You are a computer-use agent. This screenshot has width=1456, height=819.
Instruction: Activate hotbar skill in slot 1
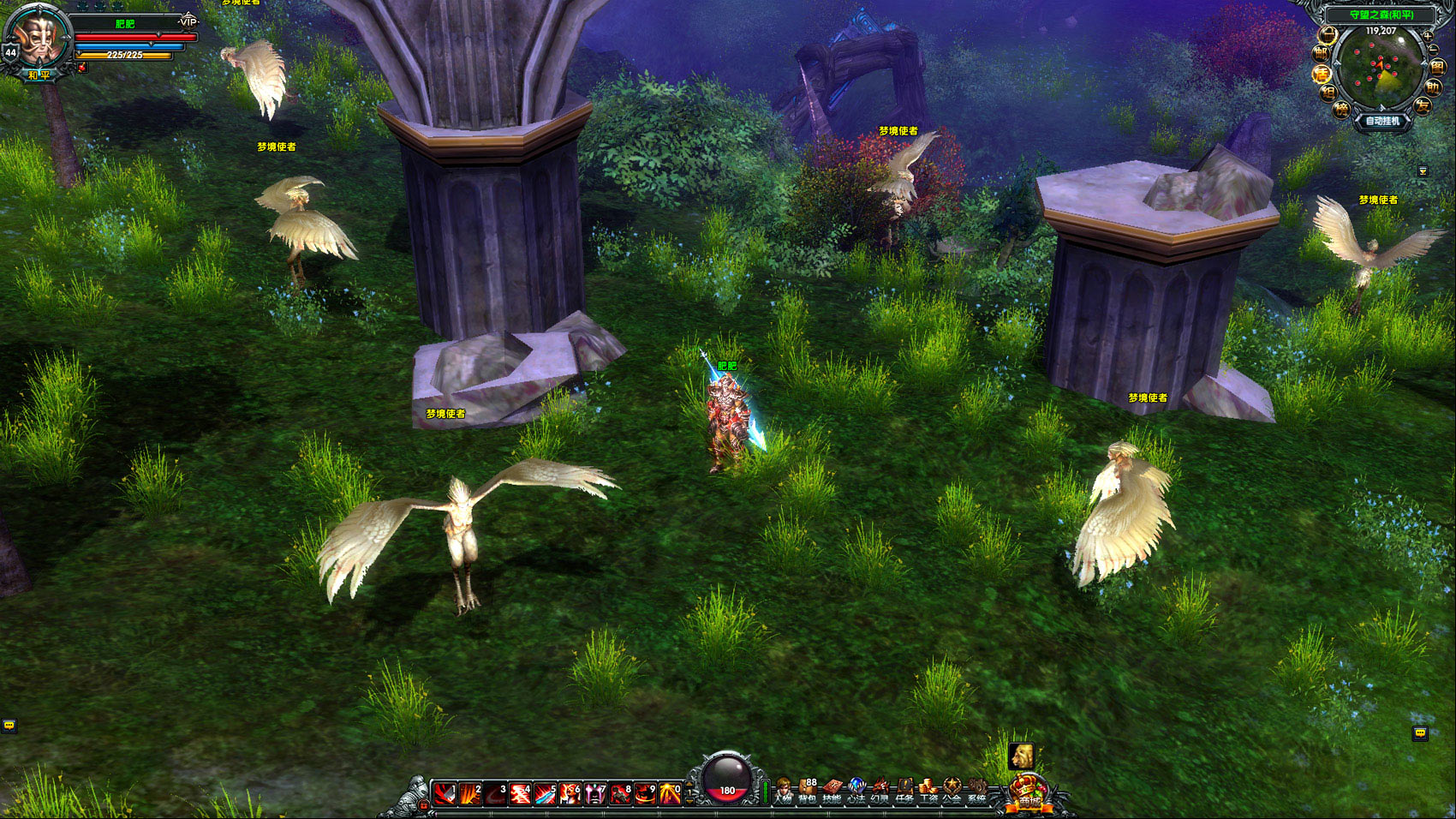click(x=444, y=794)
